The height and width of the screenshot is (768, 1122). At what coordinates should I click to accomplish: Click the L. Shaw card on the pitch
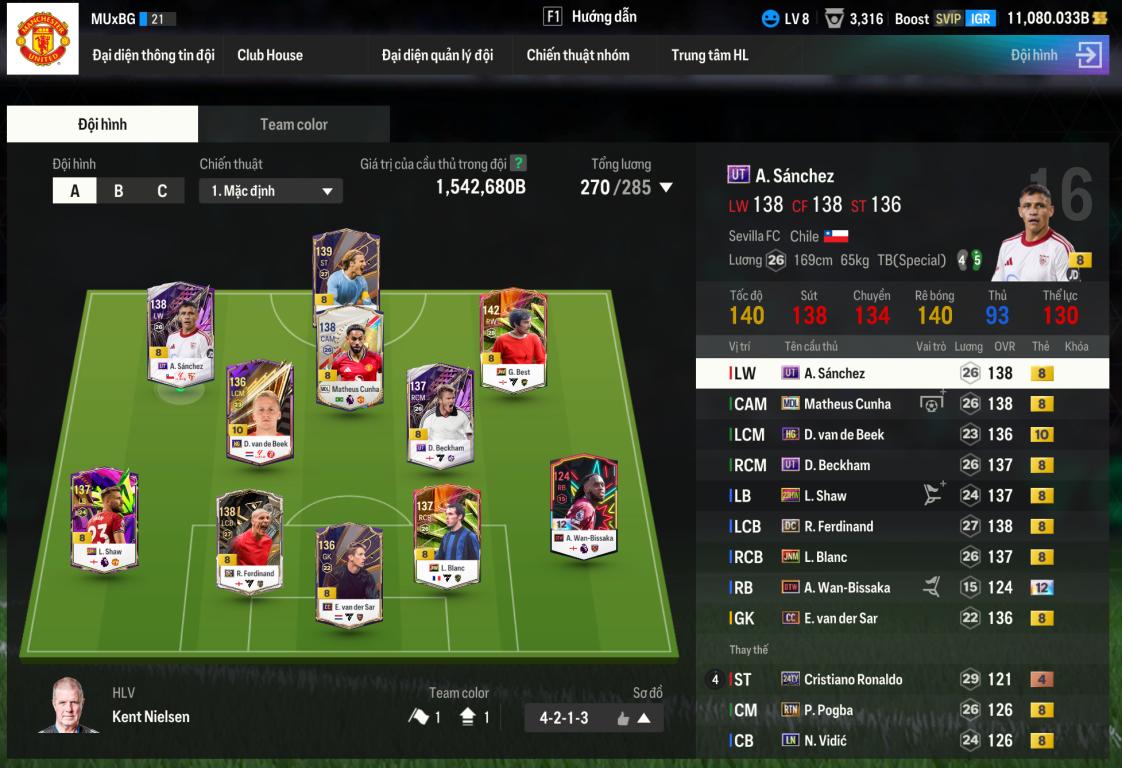click(x=104, y=520)
